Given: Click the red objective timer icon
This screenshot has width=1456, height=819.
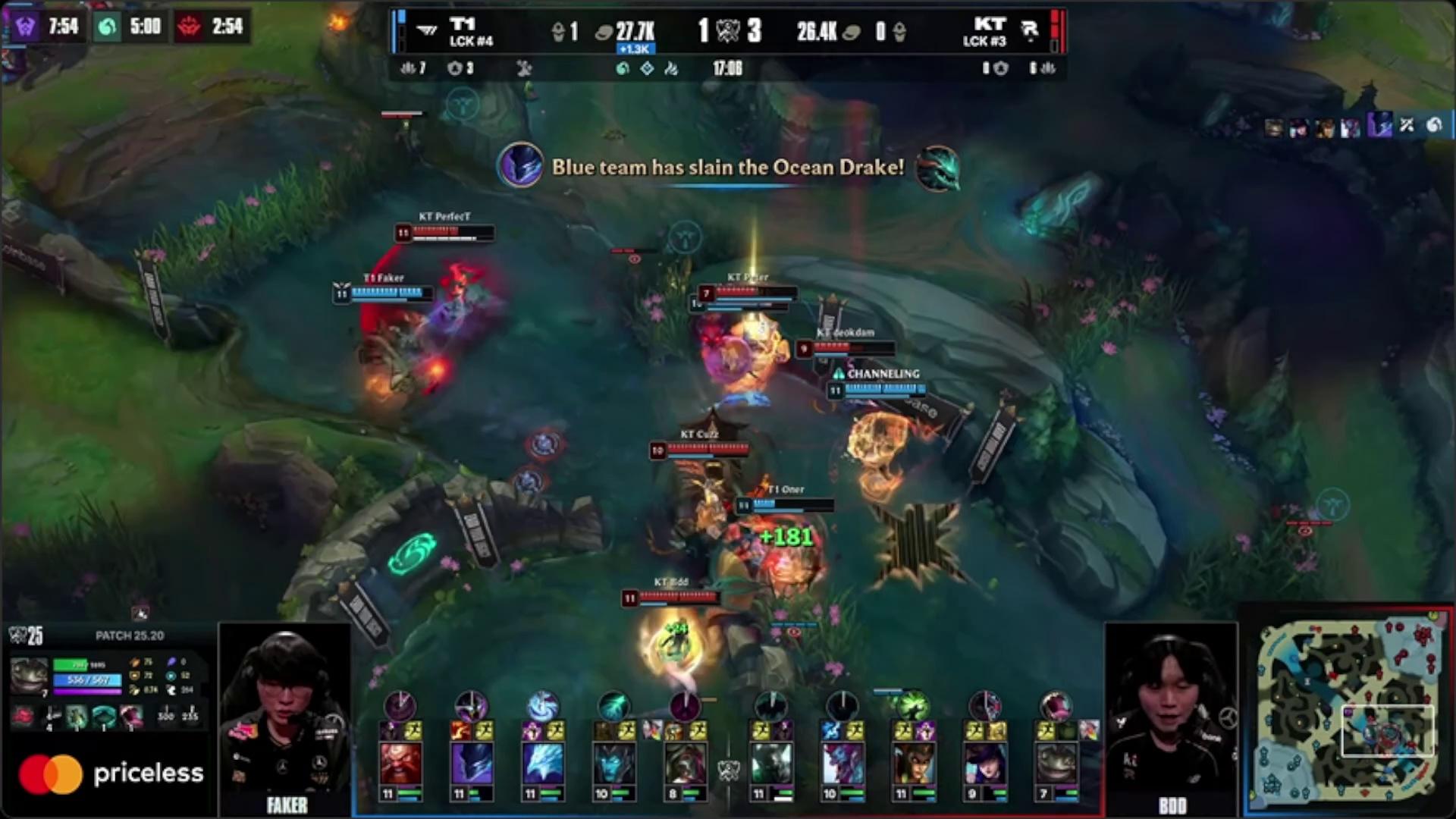Looking at the screenshot, I should [189, 27].
